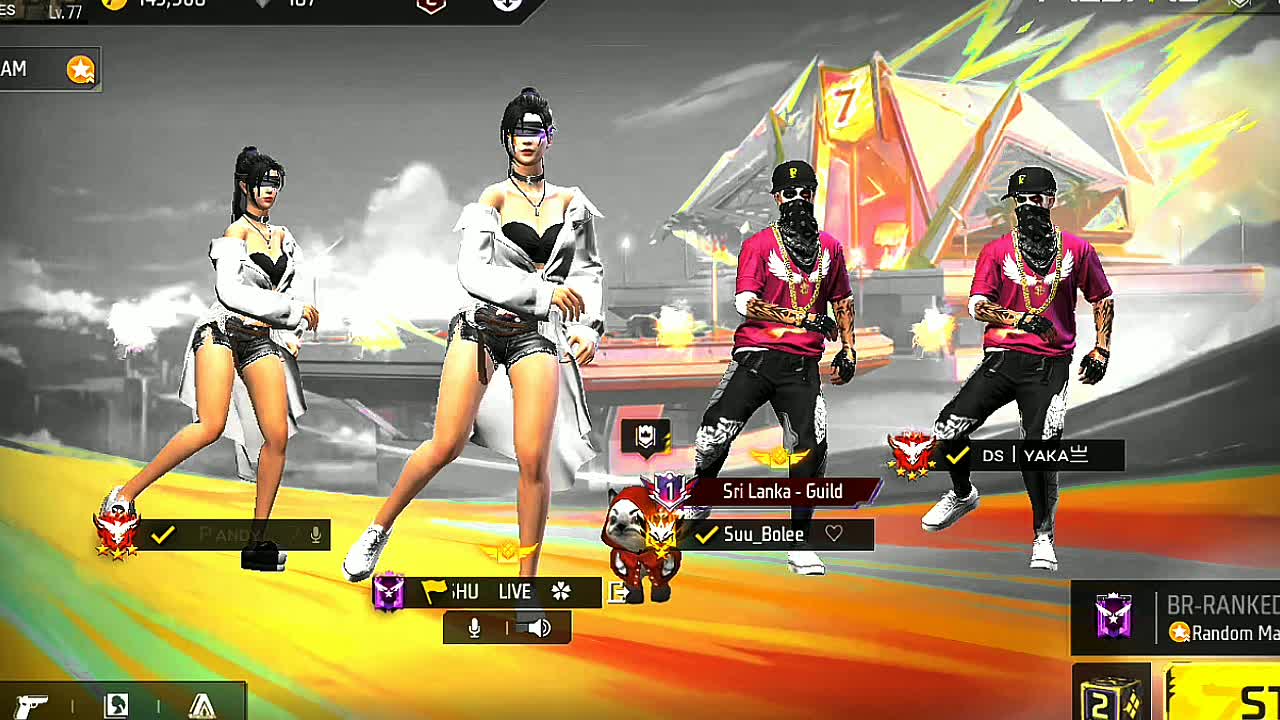This screenshot has width=1280, height=720.
Task: Select the SHU LIVE player nameplate
Action: pos(490,592)
